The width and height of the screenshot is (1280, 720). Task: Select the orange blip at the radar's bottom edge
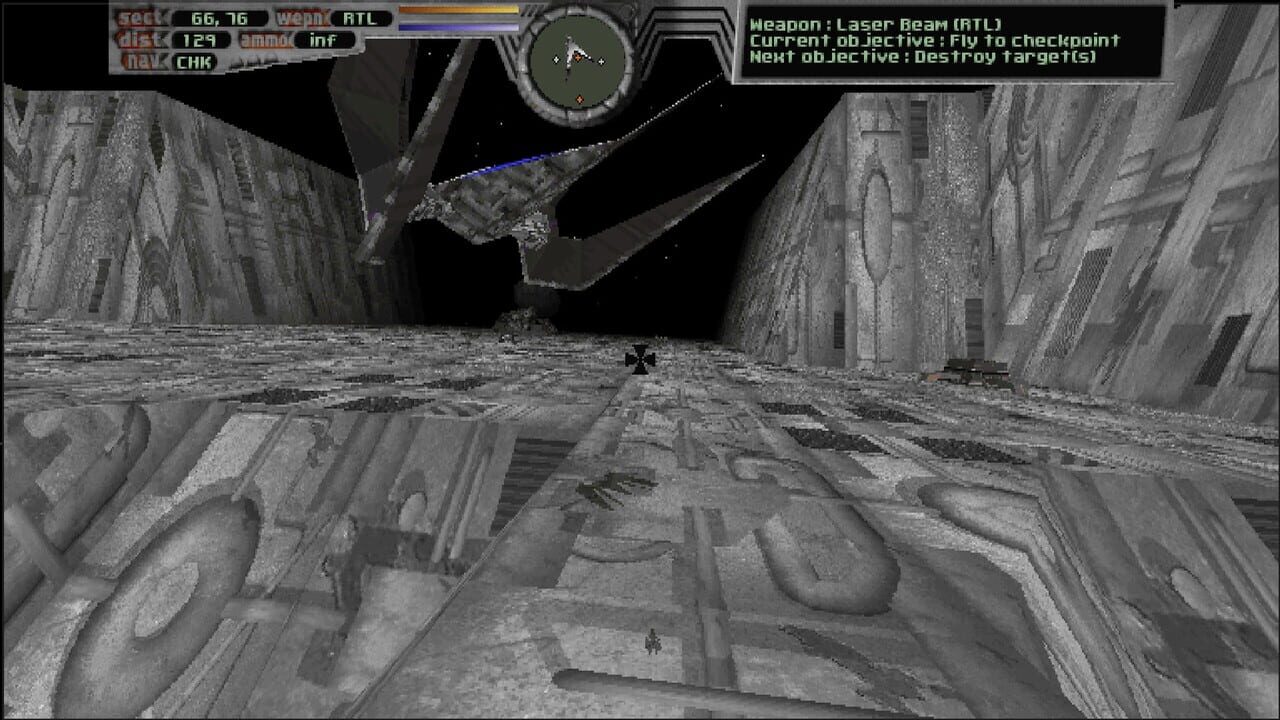pos(580,99)
